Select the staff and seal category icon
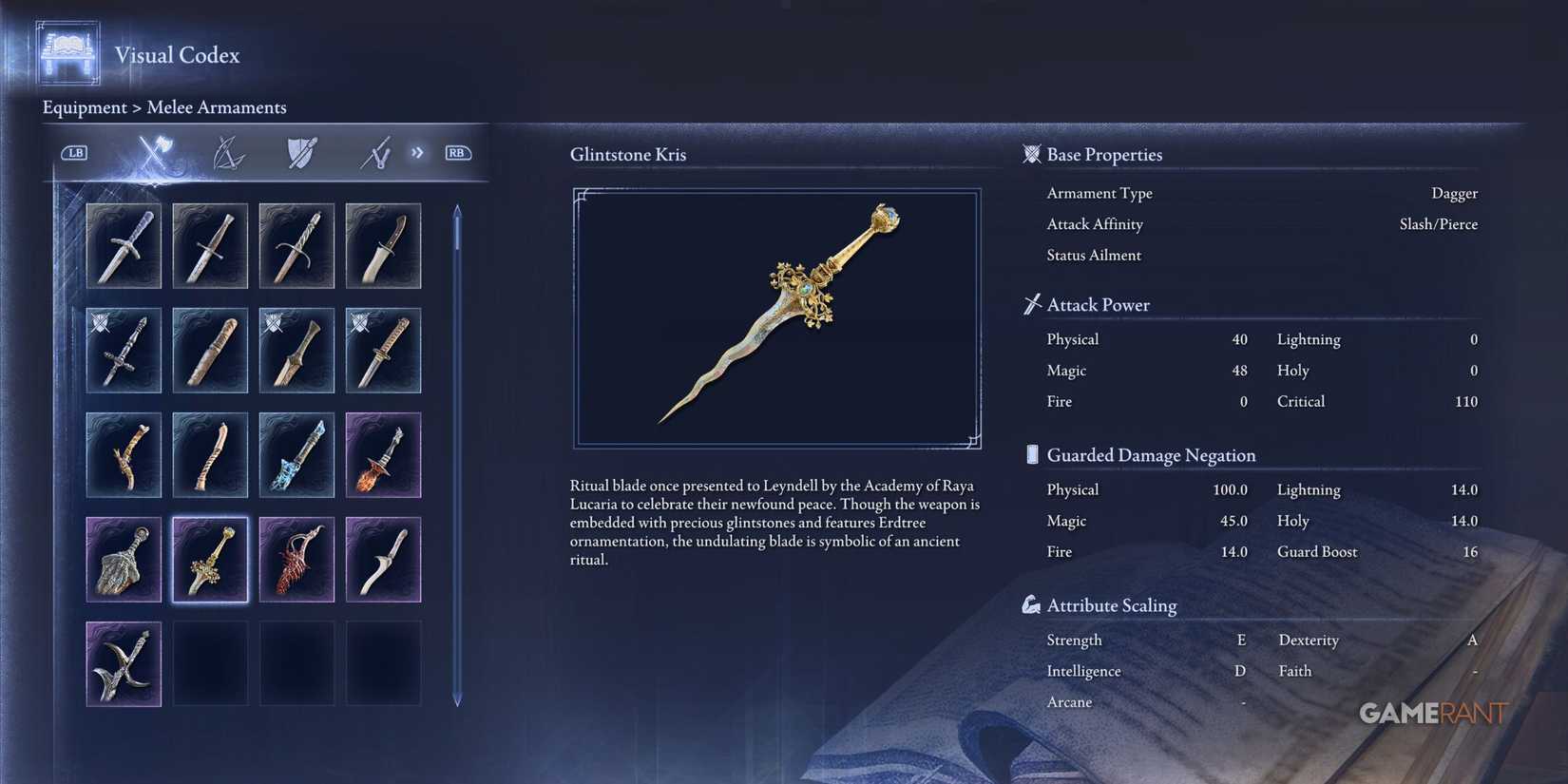This screenshot has height=784, width=1568. coord(373,152)
